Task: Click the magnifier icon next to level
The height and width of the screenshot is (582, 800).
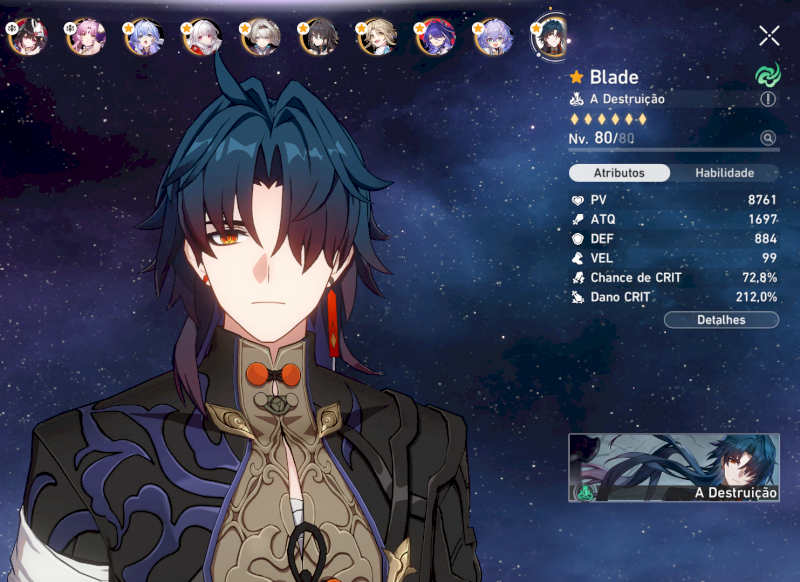Action: (x=768, y=138)
